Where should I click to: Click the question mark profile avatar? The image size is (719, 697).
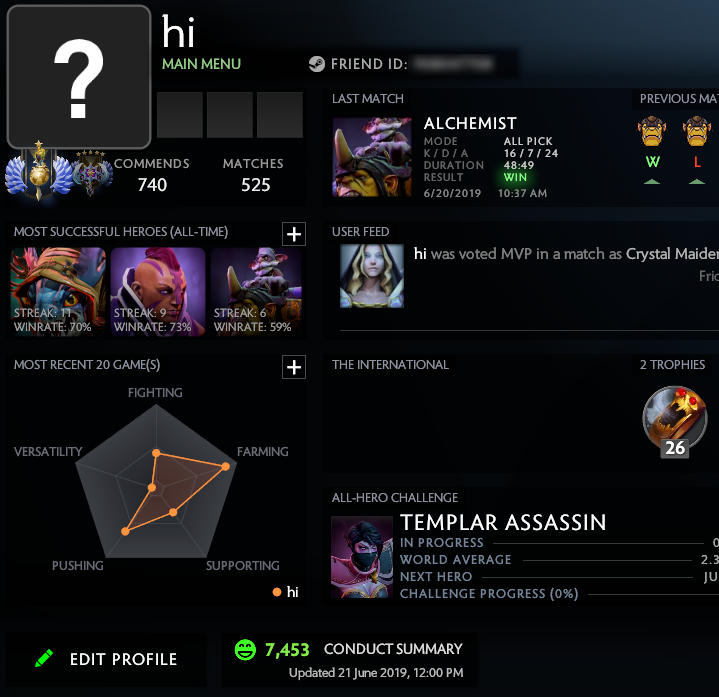[x=79, y=78]
